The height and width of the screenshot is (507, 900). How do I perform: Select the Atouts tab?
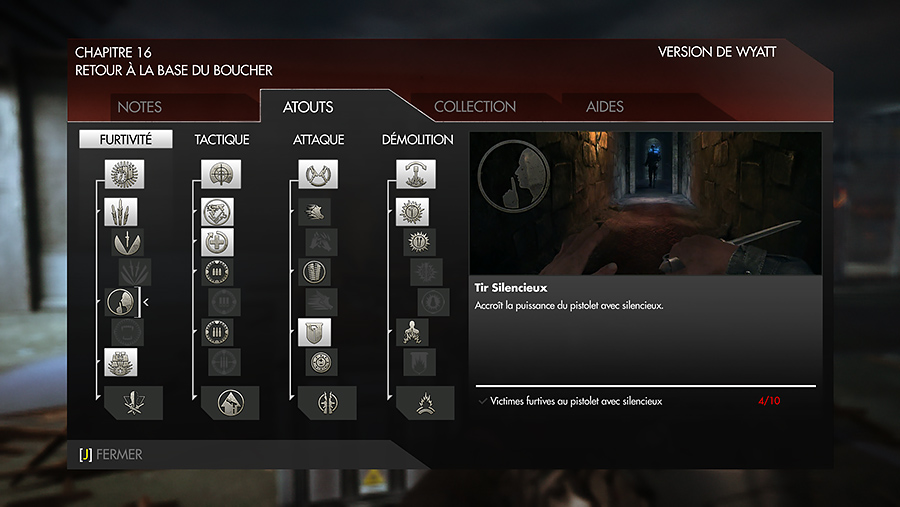[308, 107]
